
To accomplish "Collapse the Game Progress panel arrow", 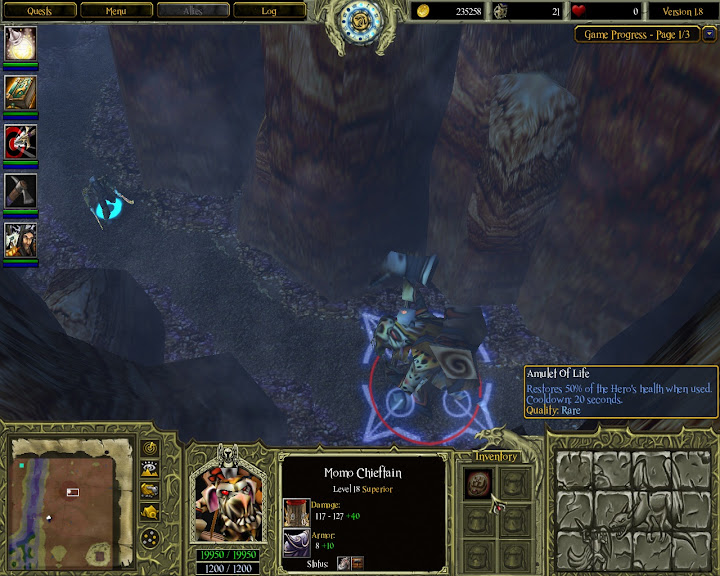I will 710,33.
